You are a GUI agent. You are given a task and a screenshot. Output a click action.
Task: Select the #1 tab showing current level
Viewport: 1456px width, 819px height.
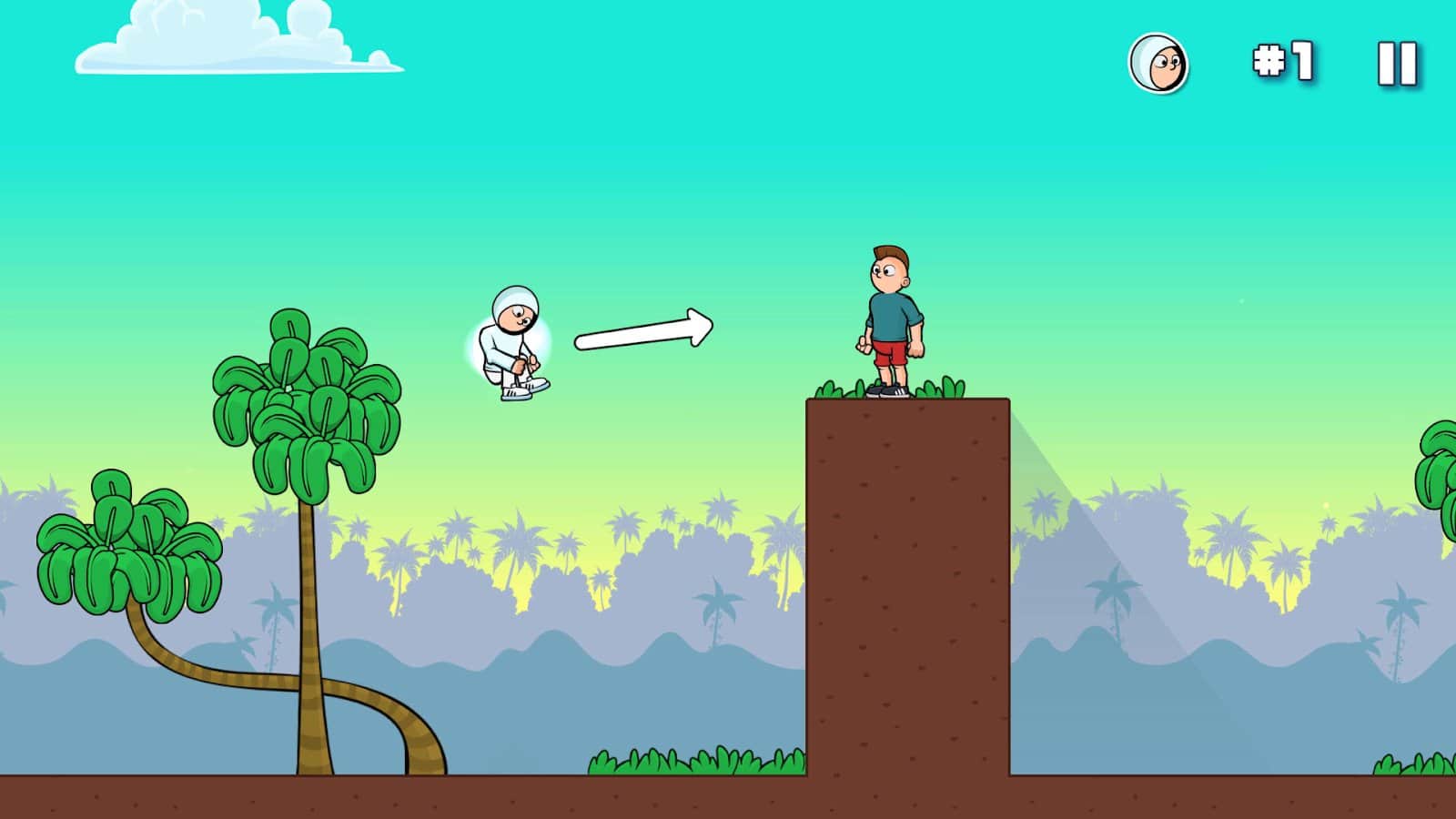point(1282,62)
